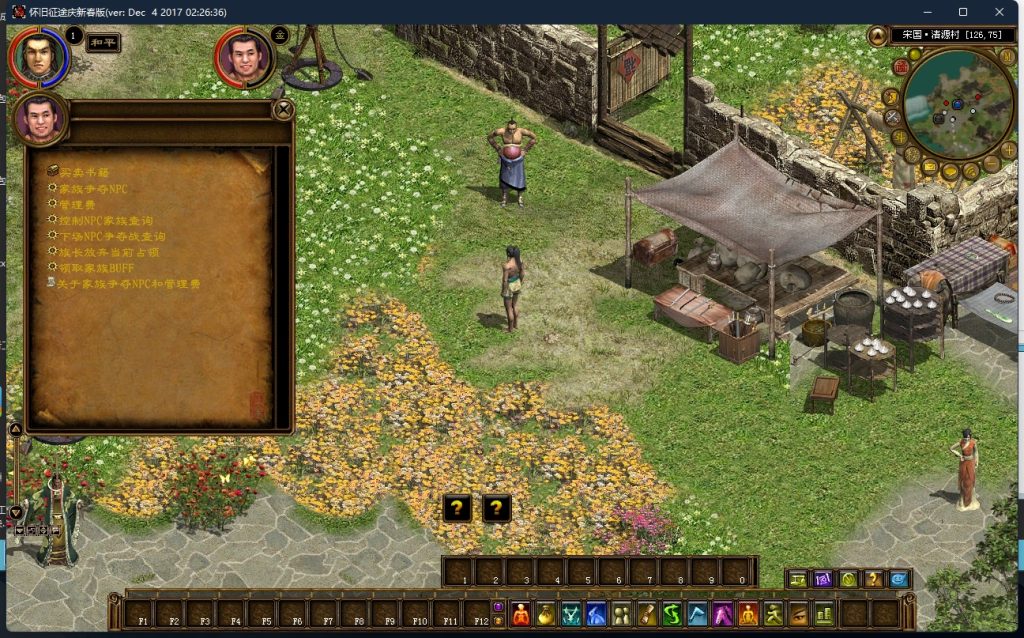Pick the 管理费 entry in the NPC dialogue
Image resolution: width=1024 pixels, height=638 pixels.
coord(76,204)
